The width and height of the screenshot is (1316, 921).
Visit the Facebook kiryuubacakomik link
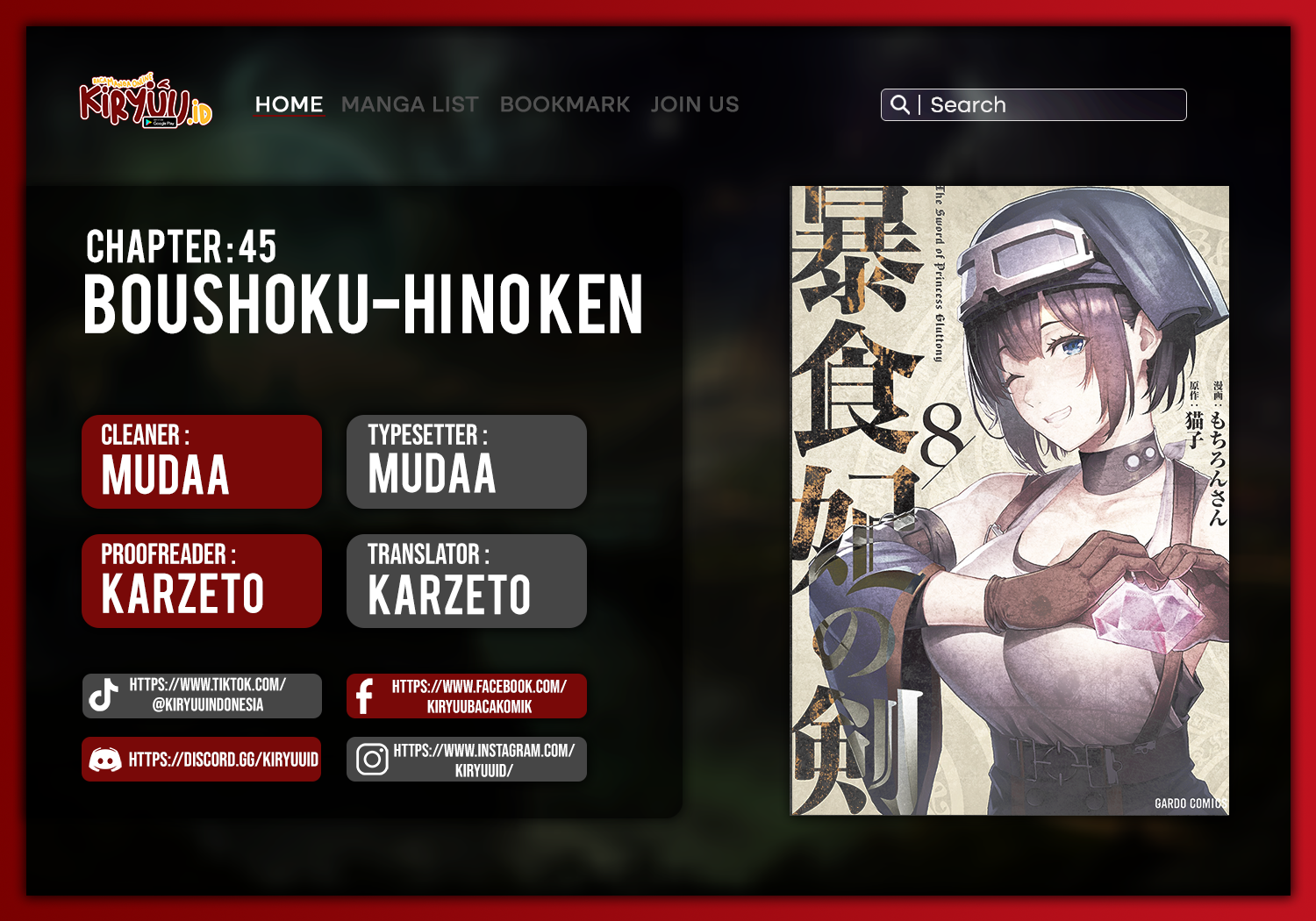[x=467, y=696]
